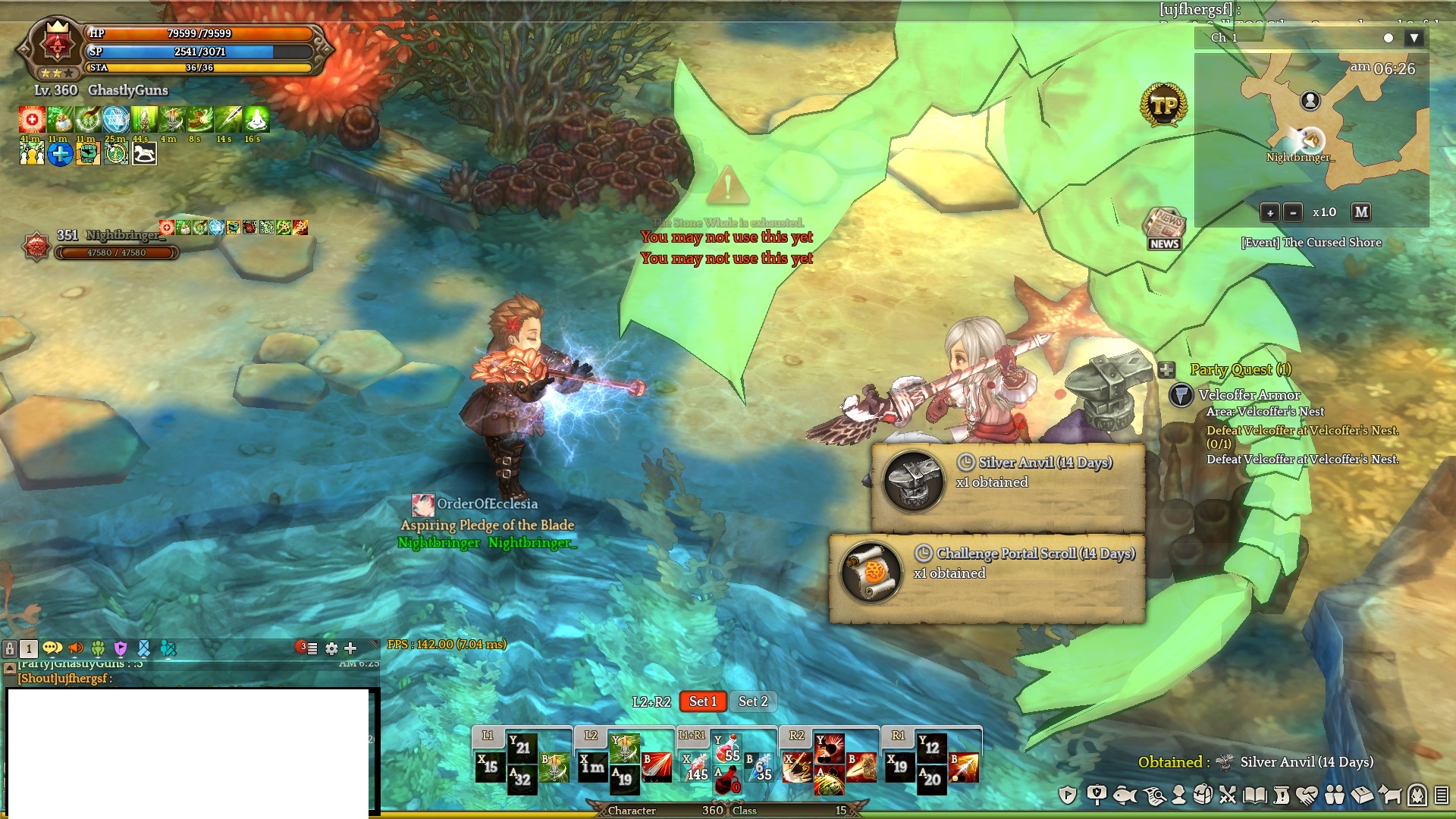1456x819 pixels.
Task: Open the chat settings gear icon
Action: coord(331,648)
